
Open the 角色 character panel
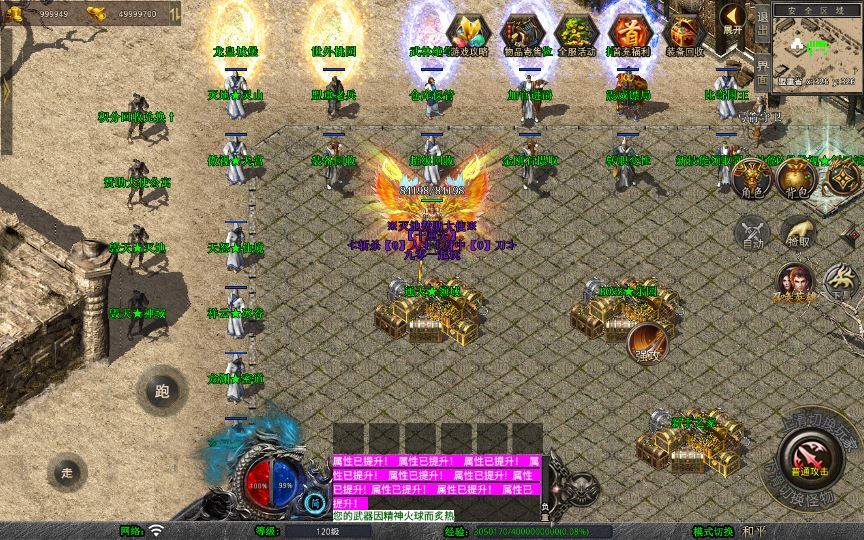[x=750, y=177]
